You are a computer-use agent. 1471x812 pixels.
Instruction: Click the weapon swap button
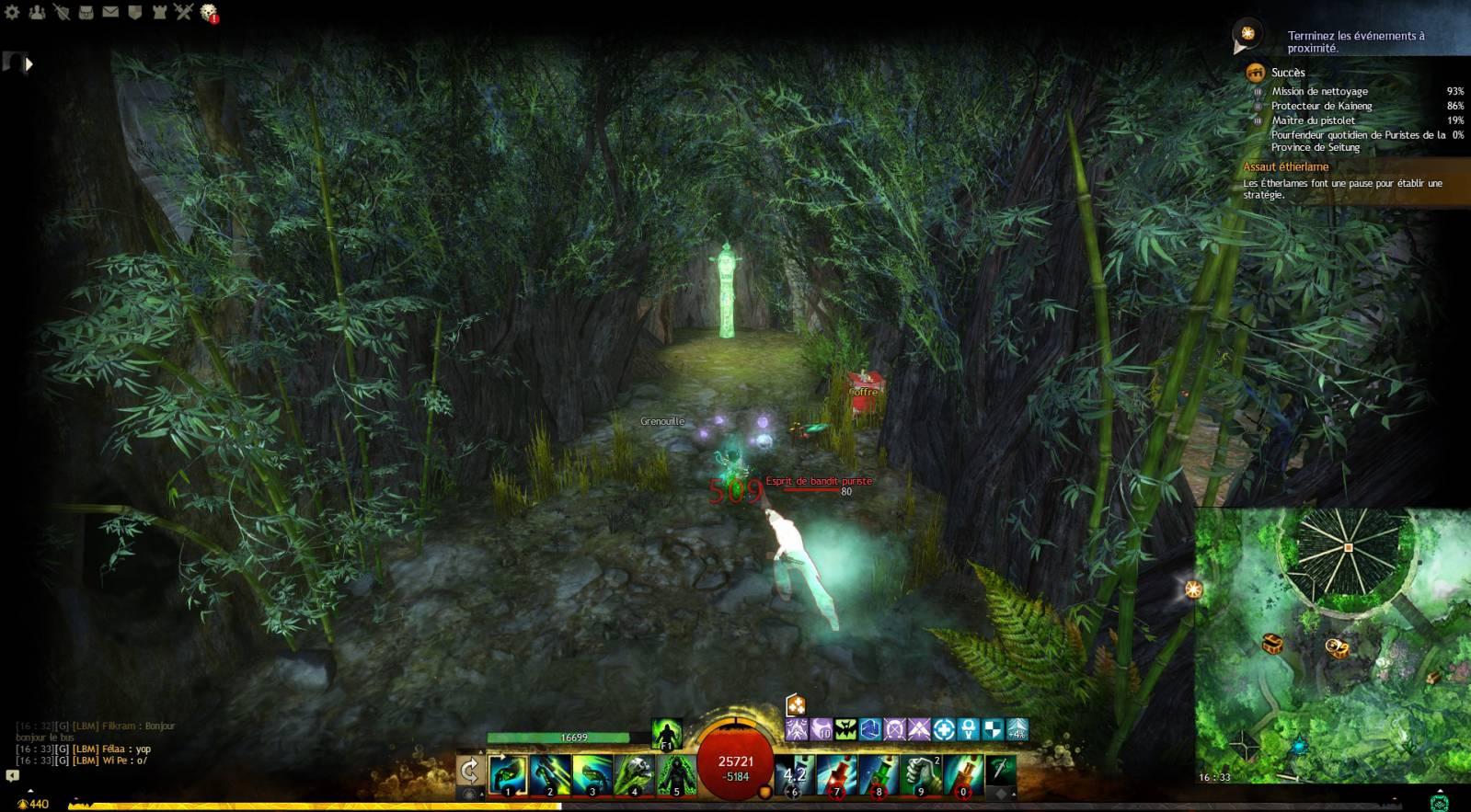[x=469, y=771]
